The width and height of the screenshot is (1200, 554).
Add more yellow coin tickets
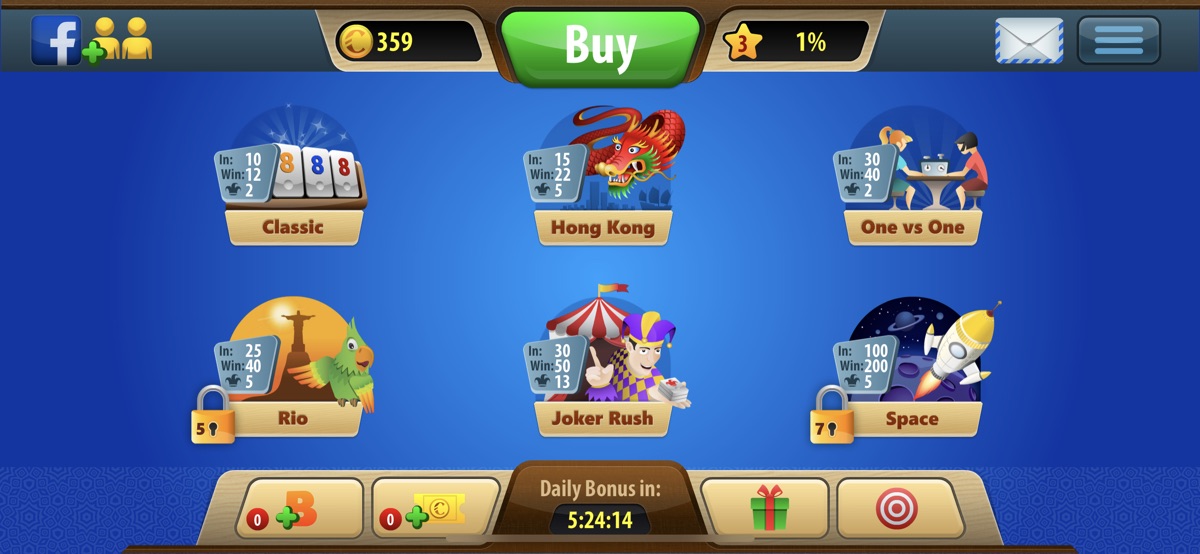435,509
